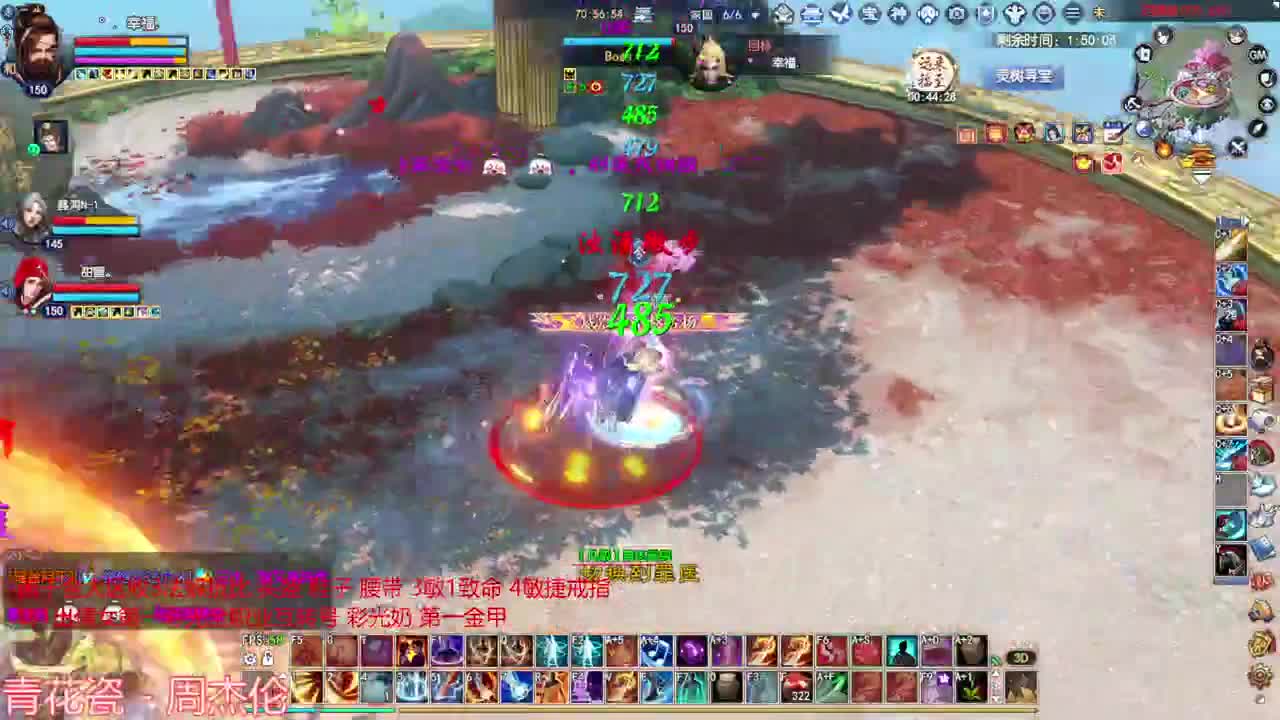Toggle the lock icon next to the FPS counter
The width and height of the screenshot is (1280, 720).
(268, 657)
